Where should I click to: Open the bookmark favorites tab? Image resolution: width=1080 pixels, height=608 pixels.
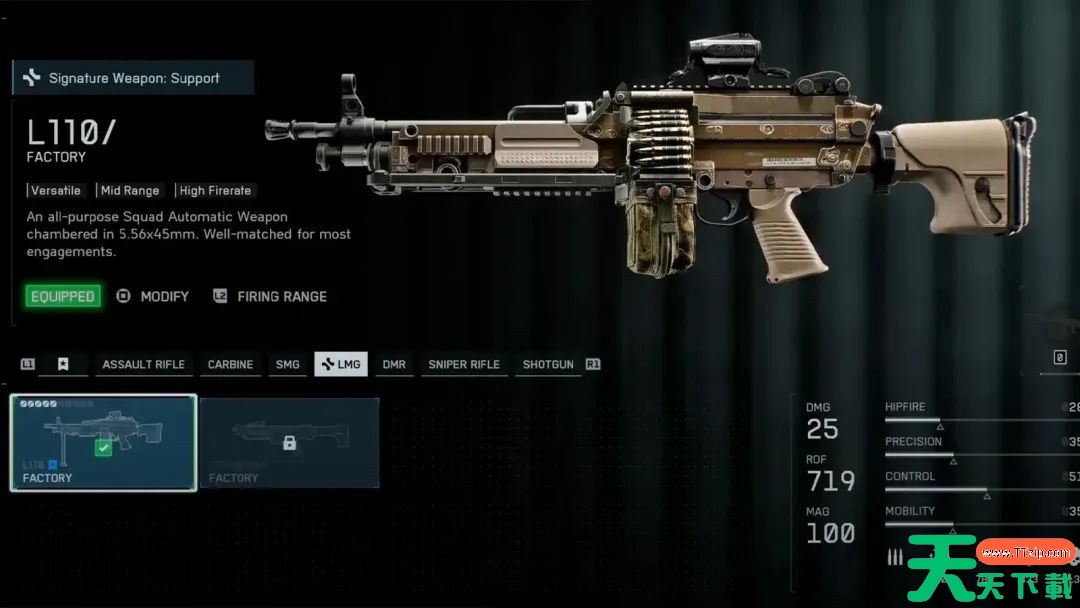[x=63, y=364]
